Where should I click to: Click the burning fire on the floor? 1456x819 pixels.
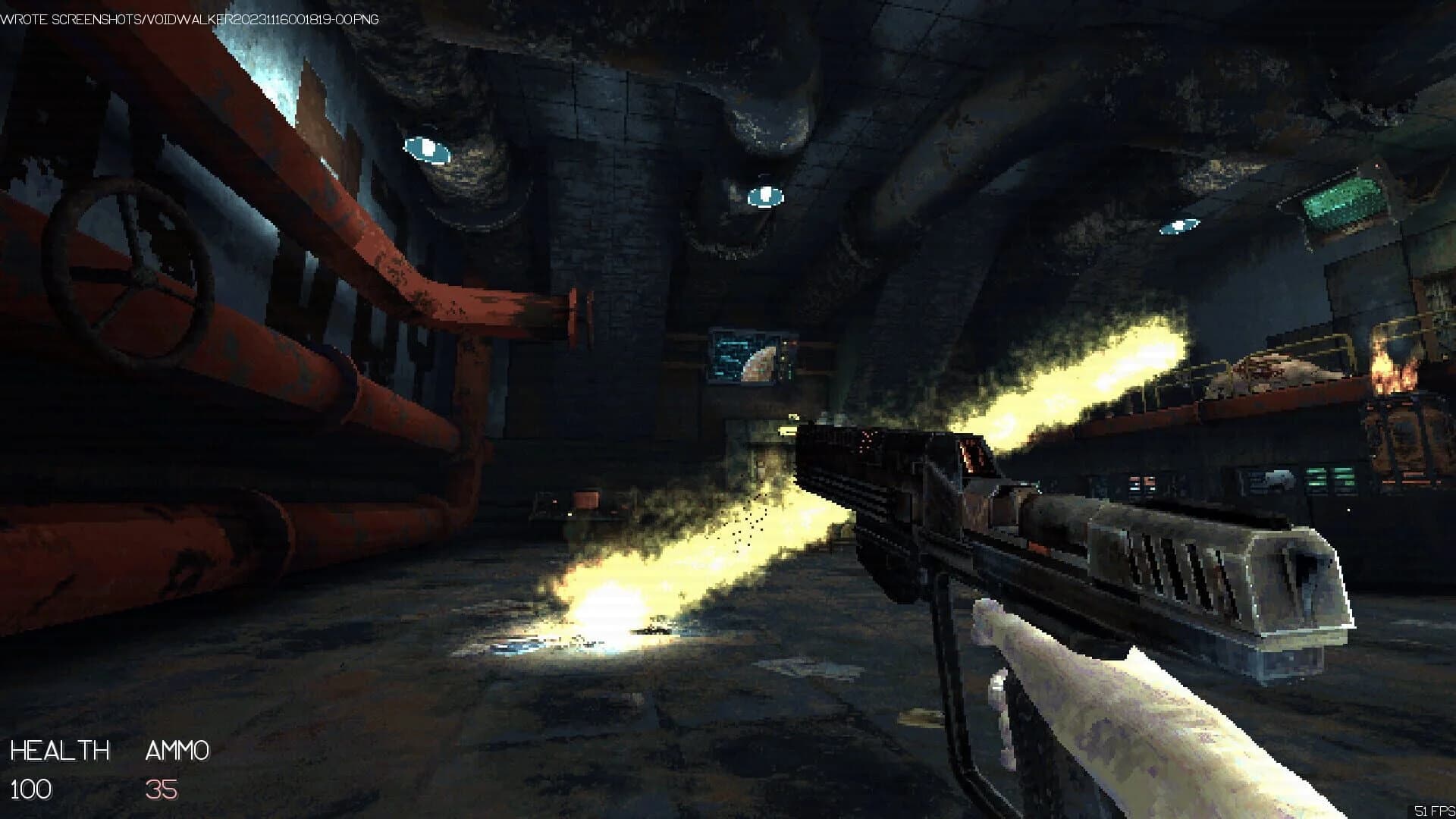tap(607, 607)
